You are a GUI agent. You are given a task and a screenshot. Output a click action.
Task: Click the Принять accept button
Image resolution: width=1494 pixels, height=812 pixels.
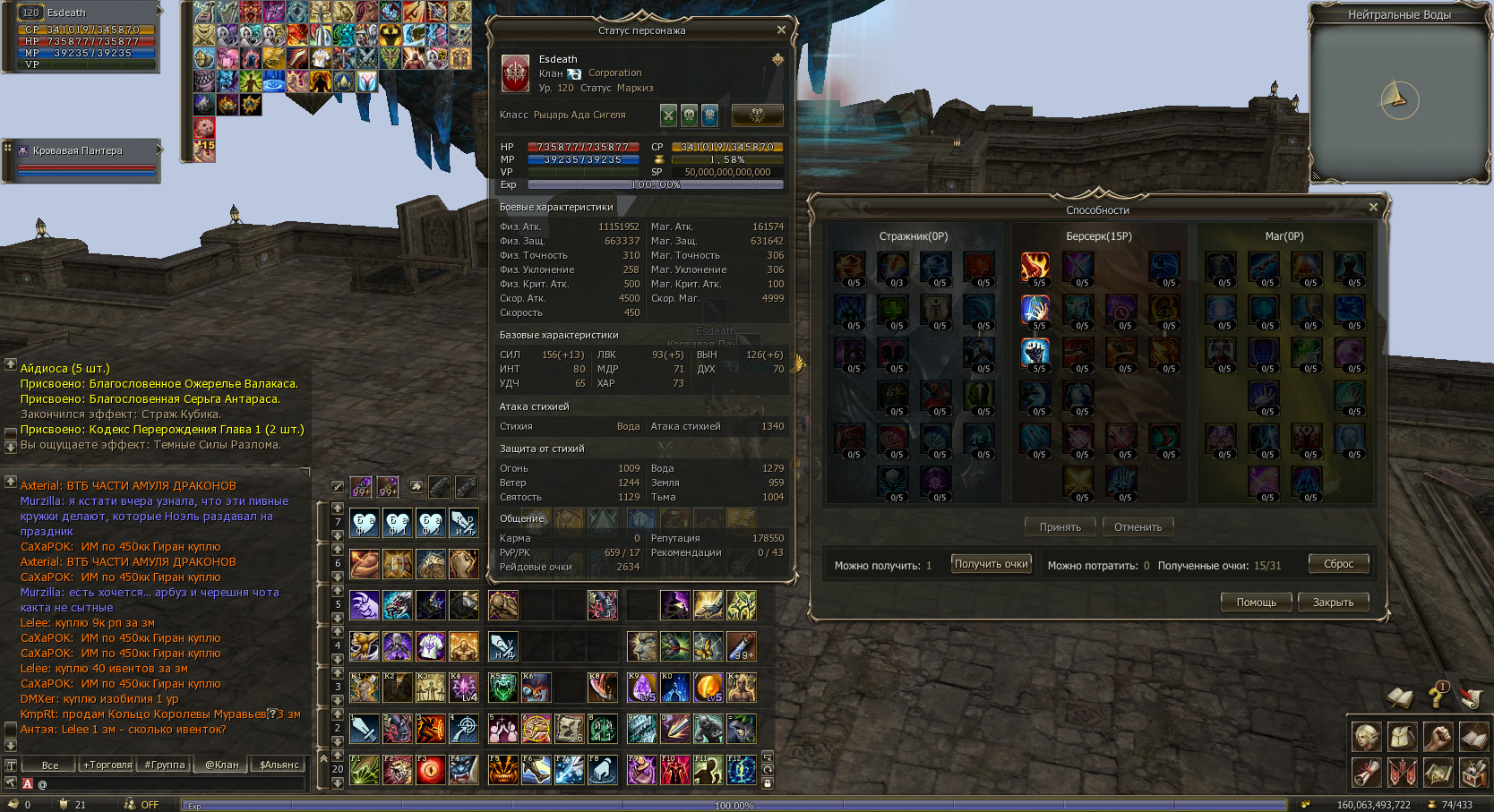[1060, 527]
